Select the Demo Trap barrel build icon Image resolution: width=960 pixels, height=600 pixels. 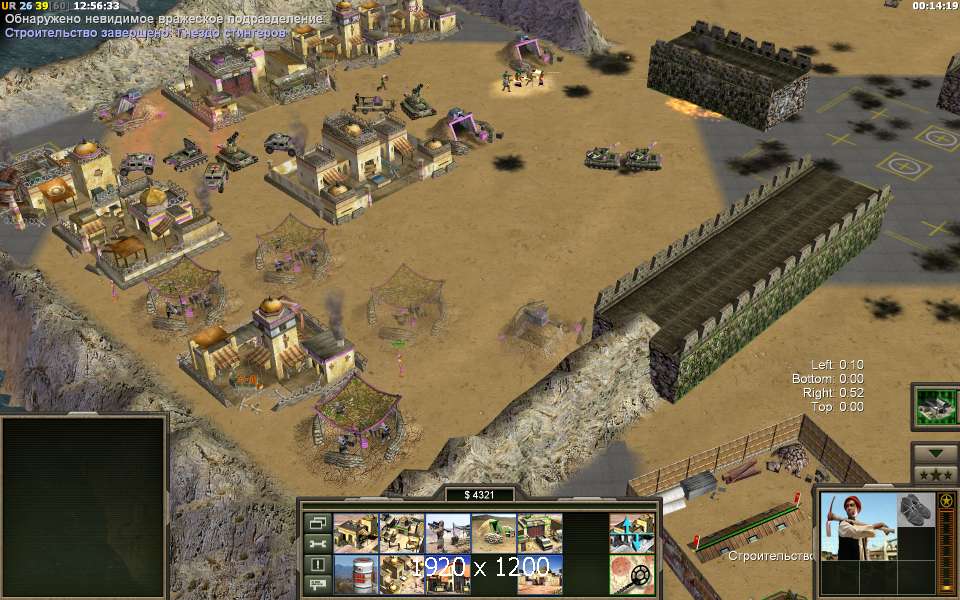(354, 575)
